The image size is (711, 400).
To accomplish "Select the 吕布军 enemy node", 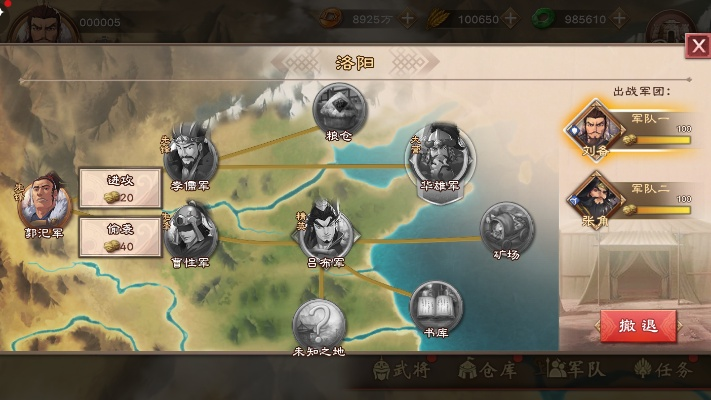I will pos(323,230).
